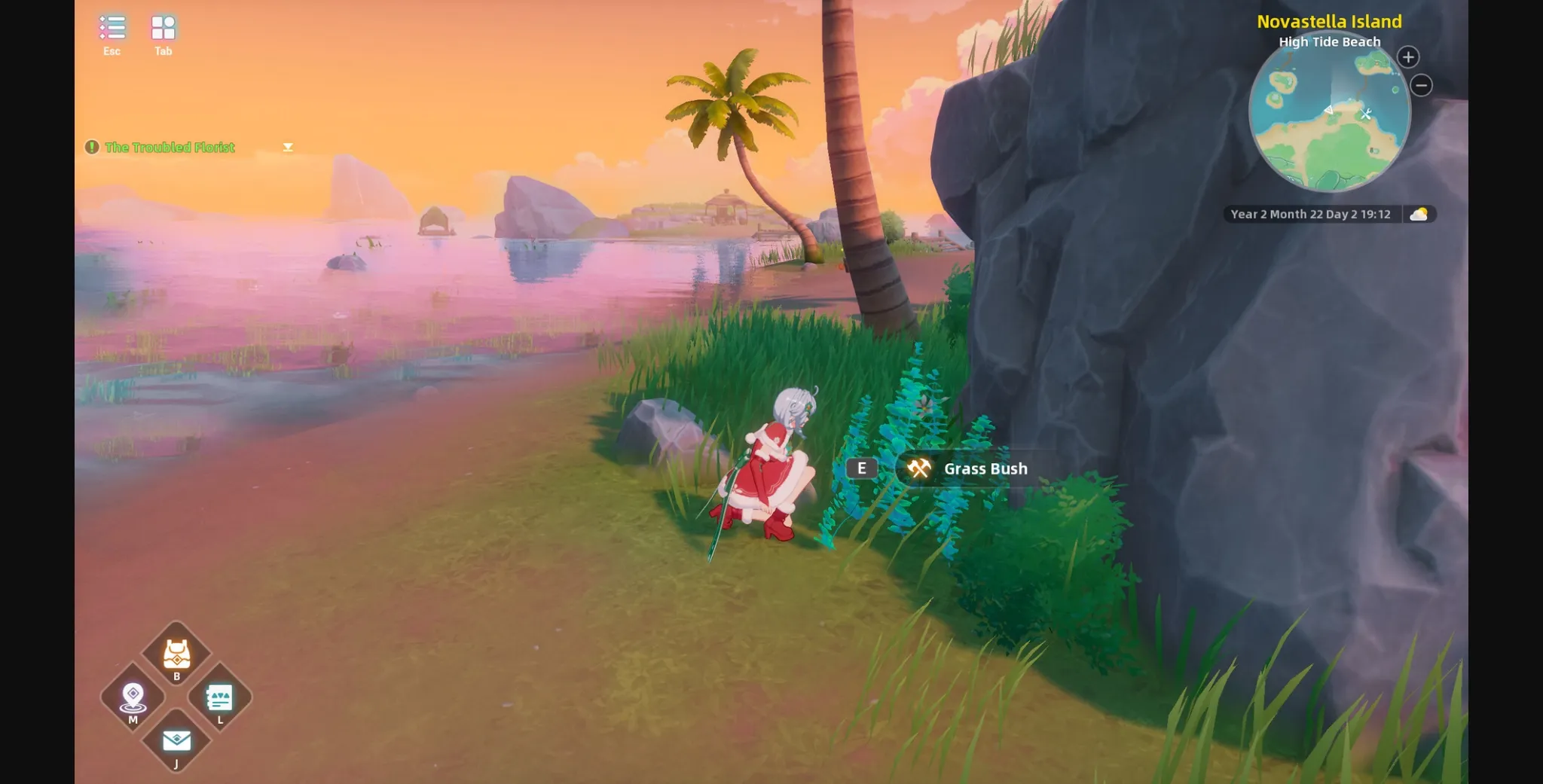Click the Year 2 Month 22 date display
The height and width of the screenshot is (784, 1543).
pyautogui.click(x=1311, y=214)
